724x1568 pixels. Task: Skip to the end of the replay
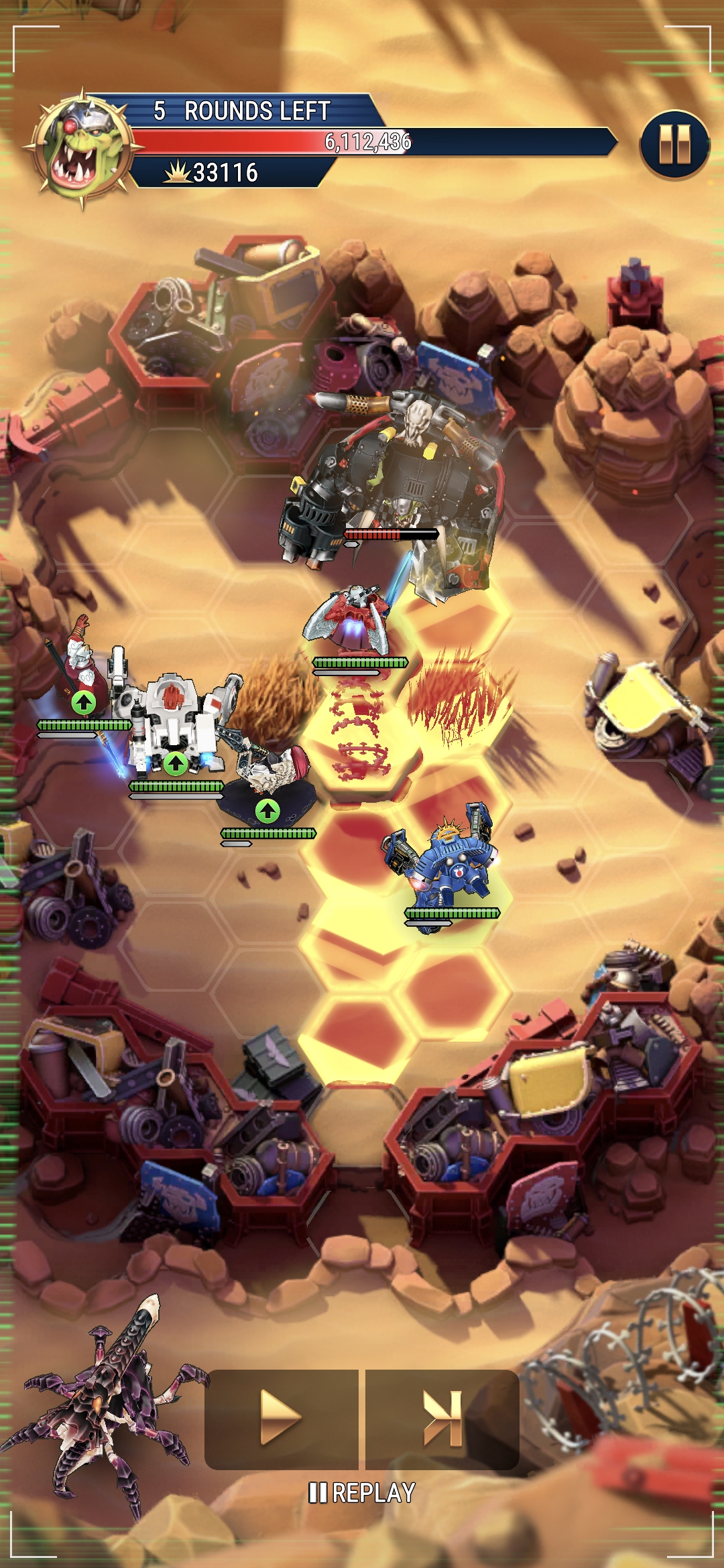[442, 1418]
